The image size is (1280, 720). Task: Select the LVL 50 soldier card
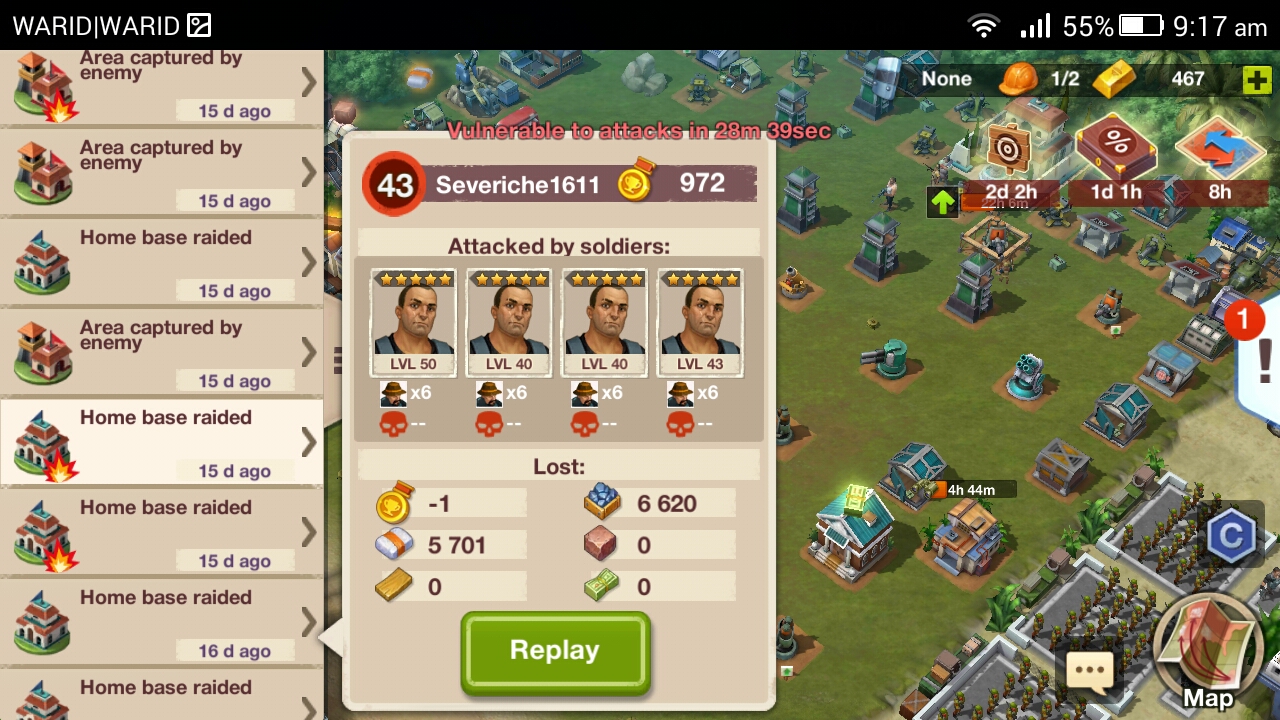click(413, 322)
